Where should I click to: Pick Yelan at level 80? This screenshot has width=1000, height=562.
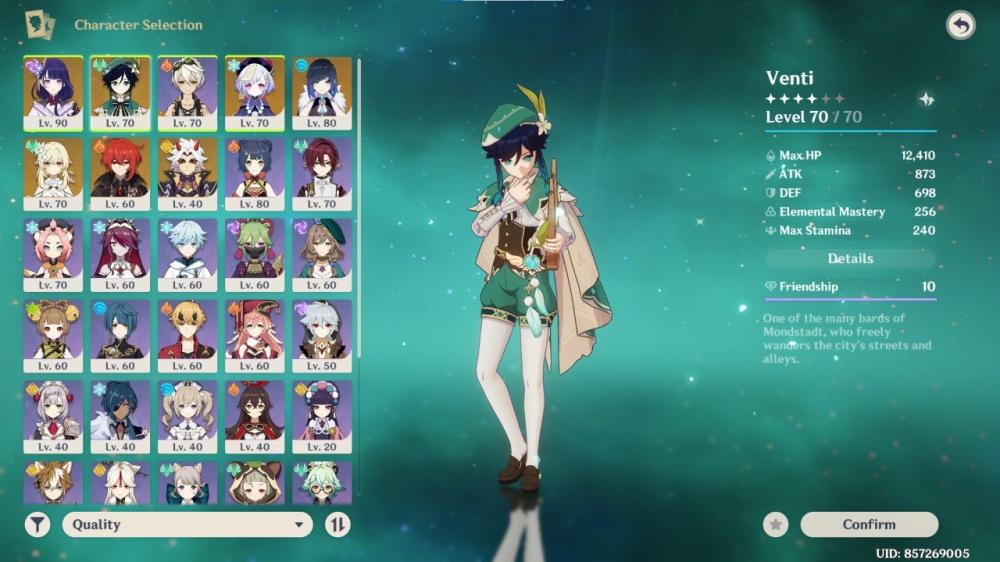point(322,92)
